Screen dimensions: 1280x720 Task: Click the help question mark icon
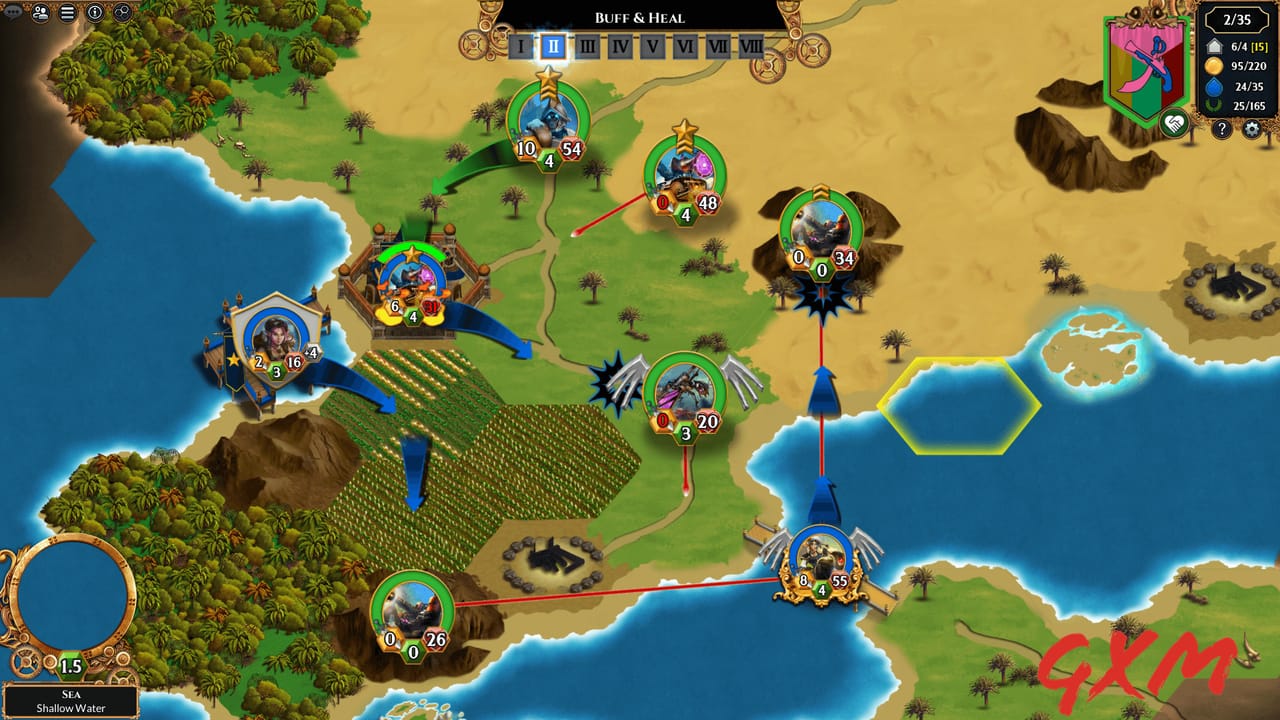1221,128
